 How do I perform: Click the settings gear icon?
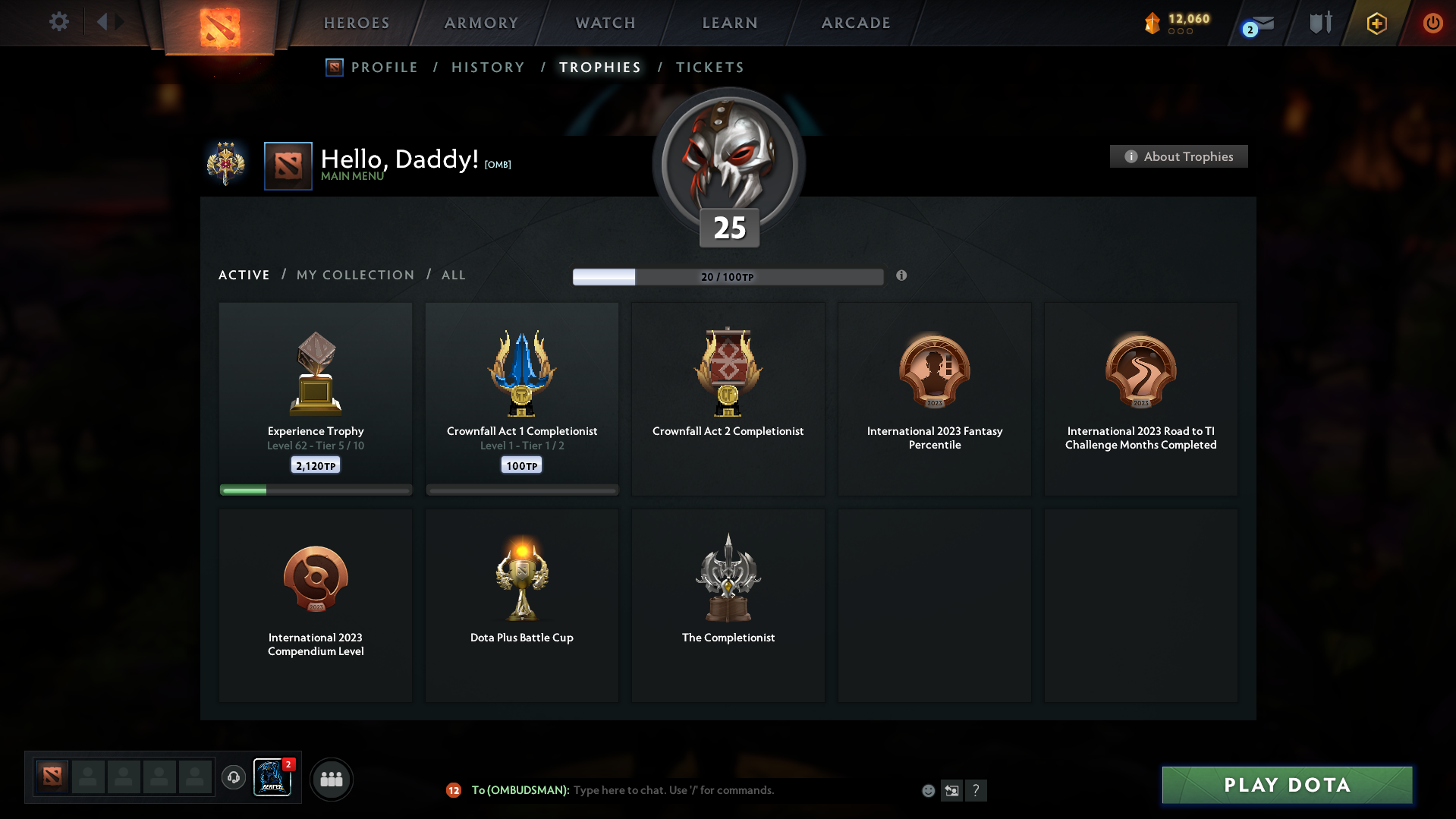(x=58, y=22)
